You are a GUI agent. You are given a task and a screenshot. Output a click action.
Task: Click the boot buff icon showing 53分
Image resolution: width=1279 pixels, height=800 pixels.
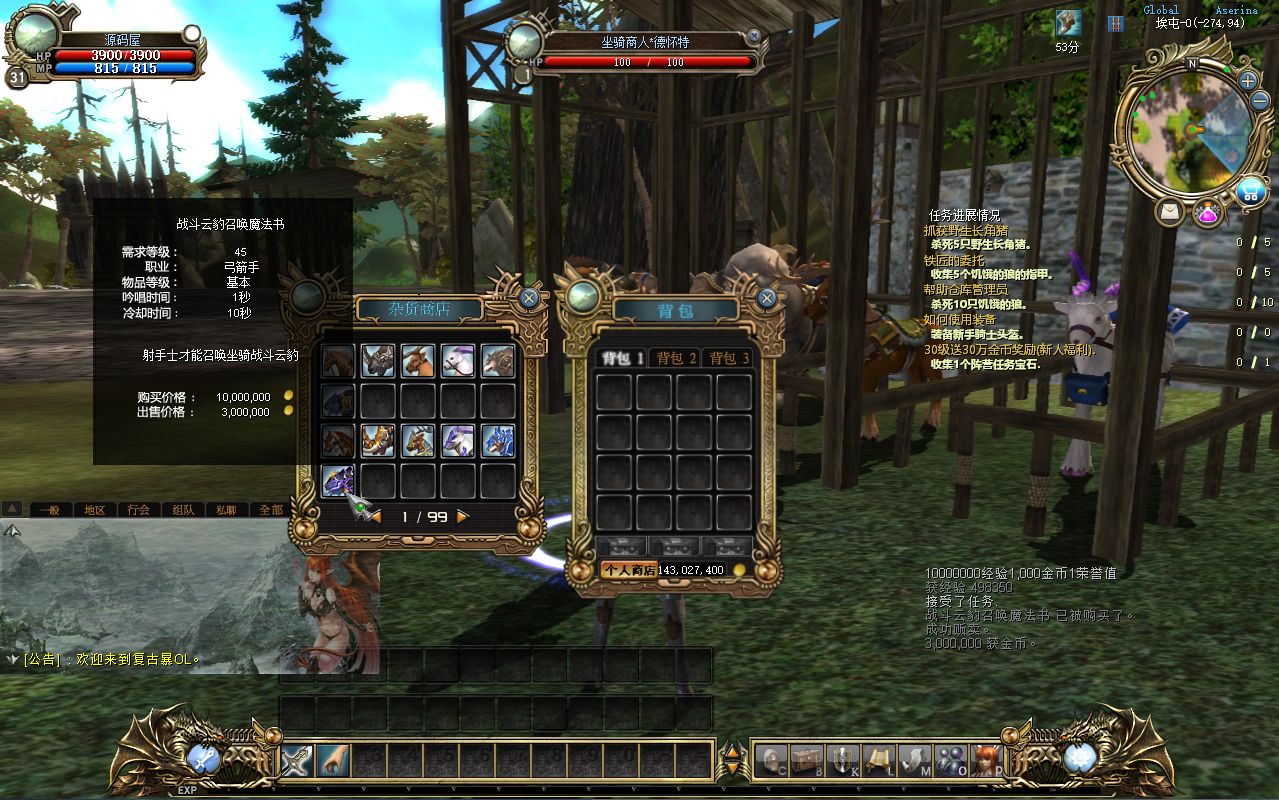pos(1068,23)
